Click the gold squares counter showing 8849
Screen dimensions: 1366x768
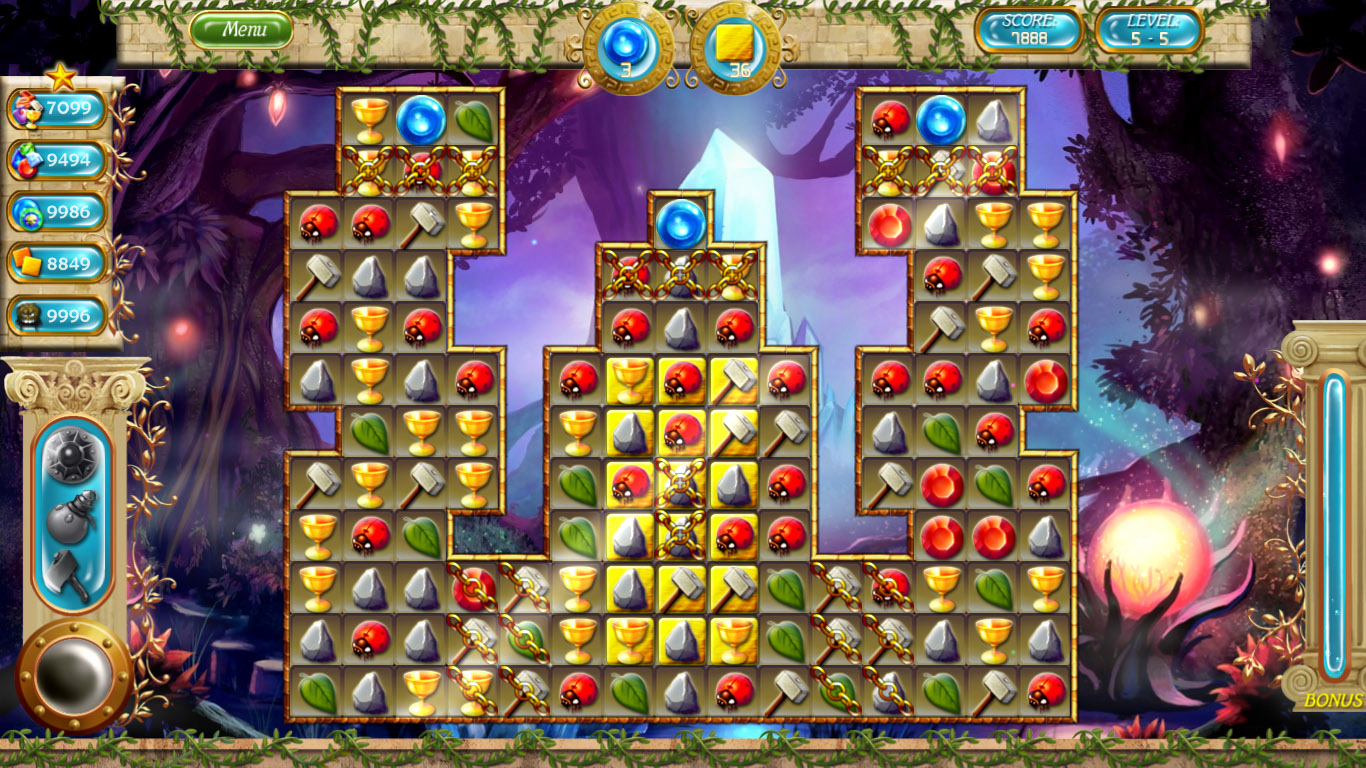click(60, 261)
